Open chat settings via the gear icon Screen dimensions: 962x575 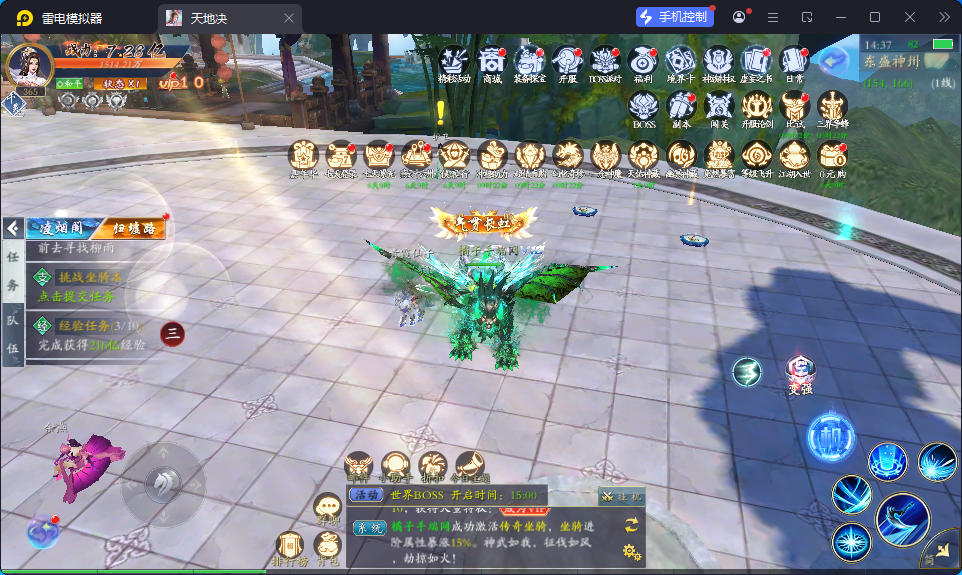tap(631, 551)
